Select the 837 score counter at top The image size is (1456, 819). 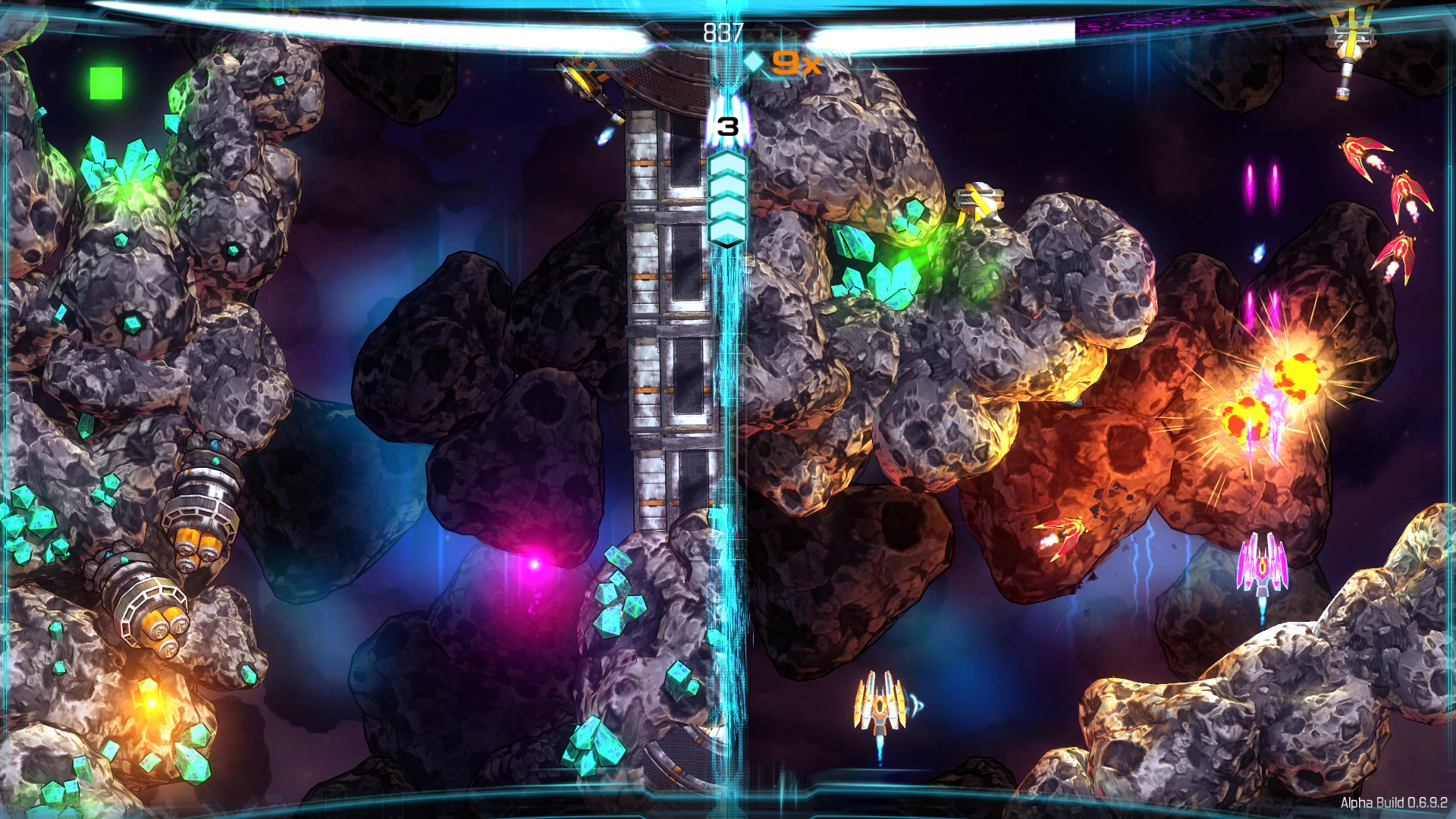pyautogui.click(x=726, y=33)
